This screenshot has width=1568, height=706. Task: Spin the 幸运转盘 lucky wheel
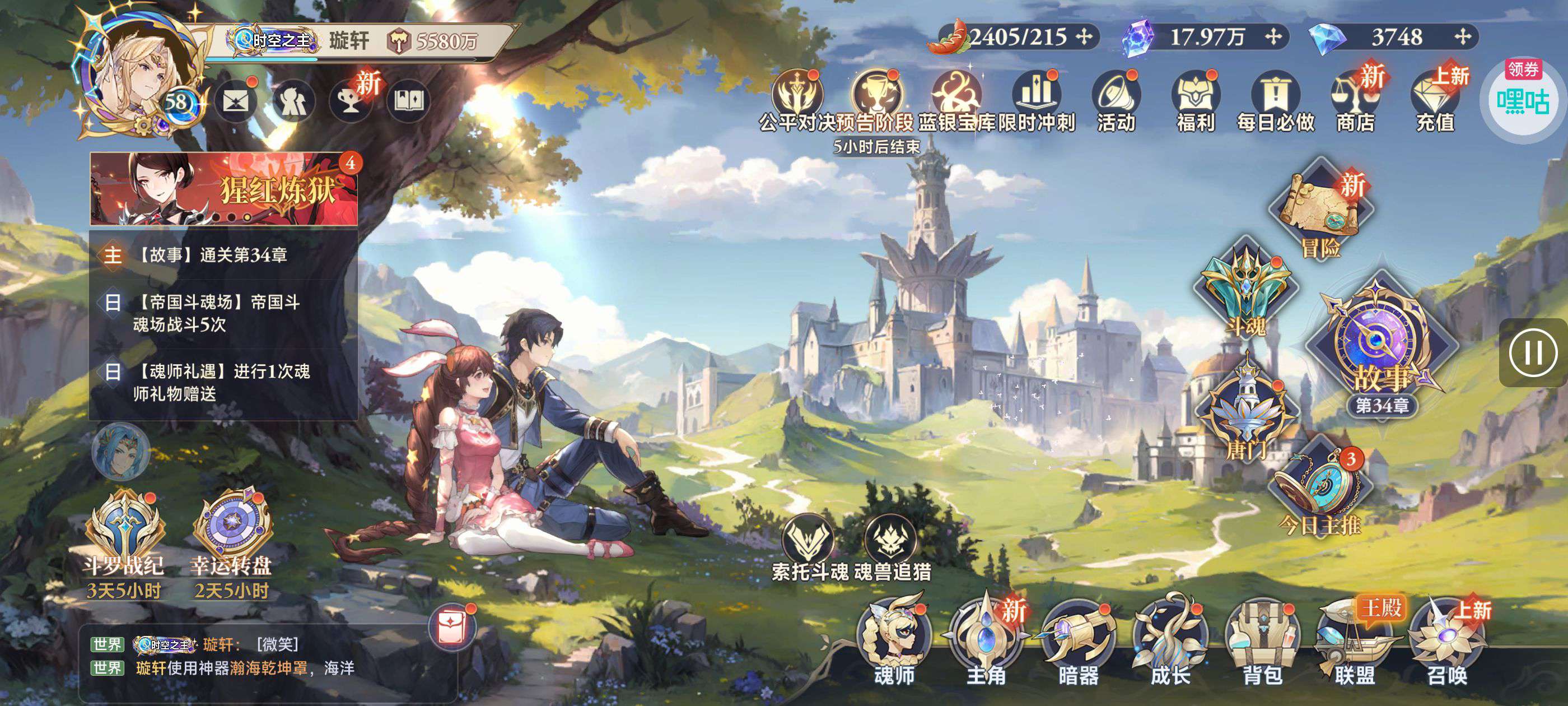point(231,530)
